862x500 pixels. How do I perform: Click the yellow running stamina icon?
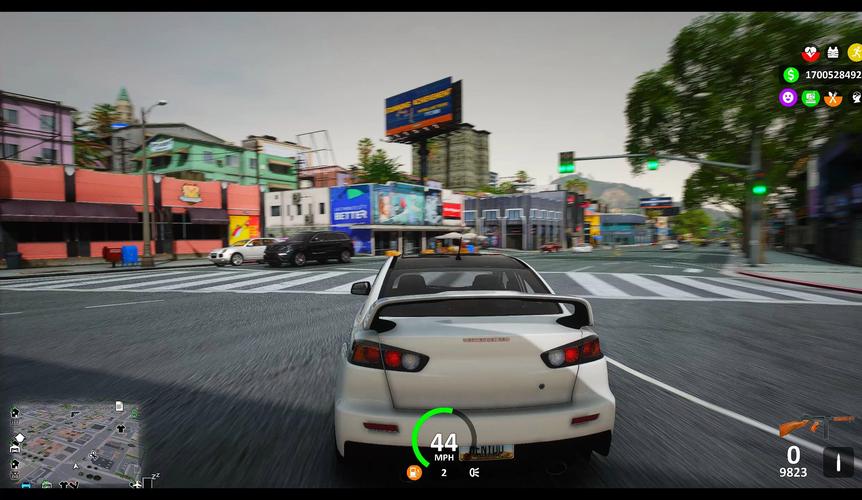pyautogui.click(x=855, y=53)
